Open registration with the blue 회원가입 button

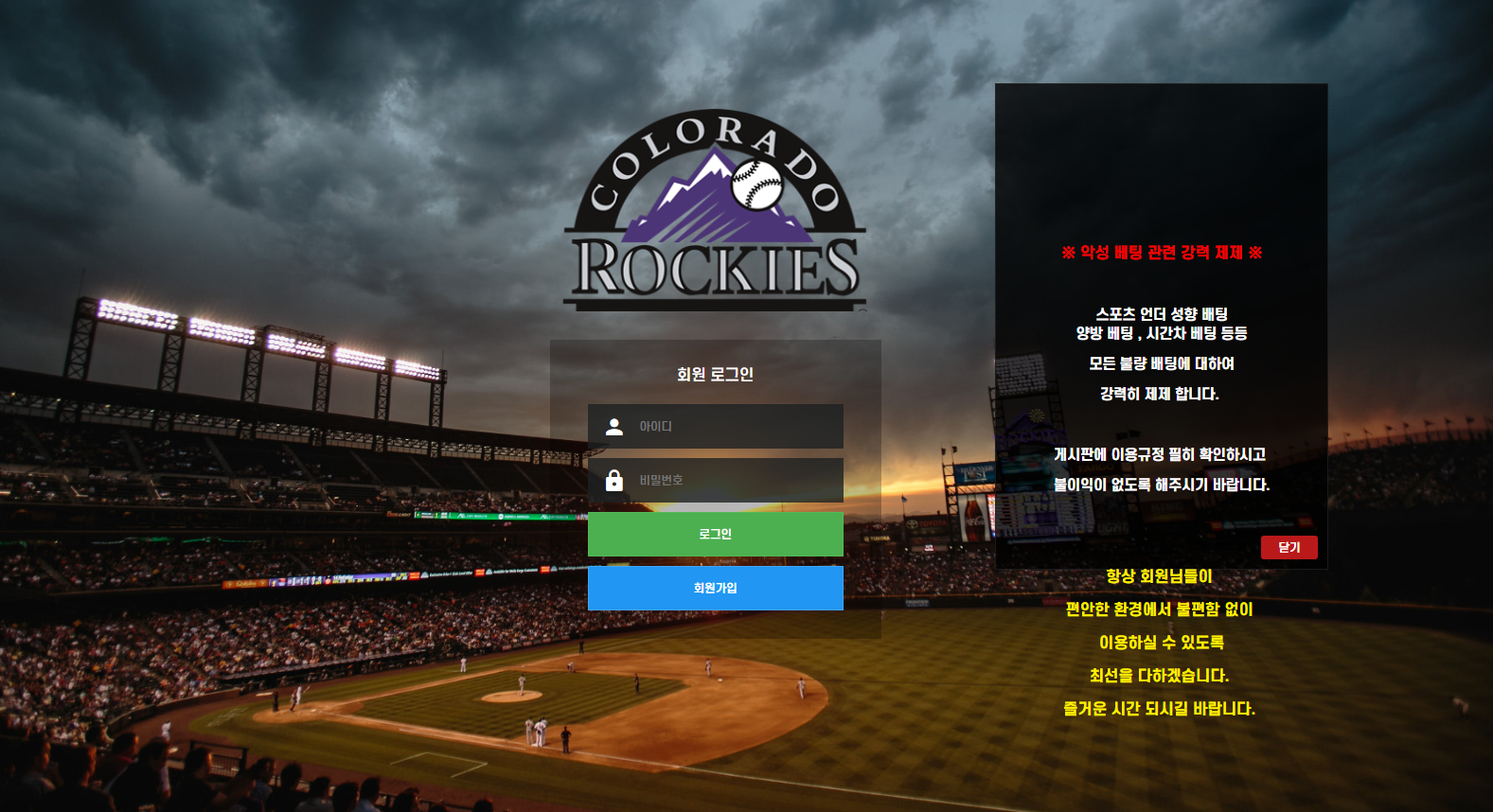(715, 587)
